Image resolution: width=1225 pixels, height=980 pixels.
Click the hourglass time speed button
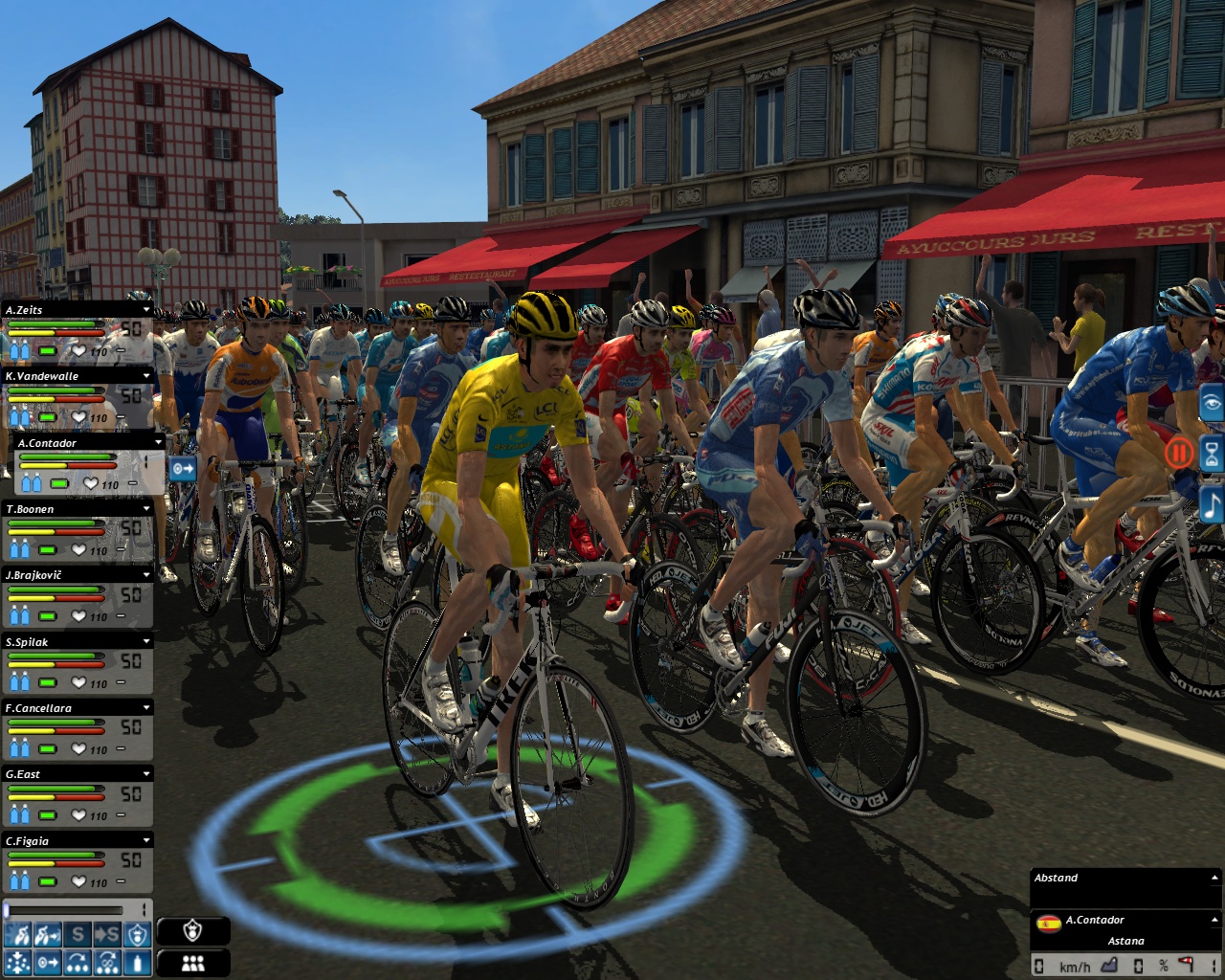click(x=1213, y=454)
